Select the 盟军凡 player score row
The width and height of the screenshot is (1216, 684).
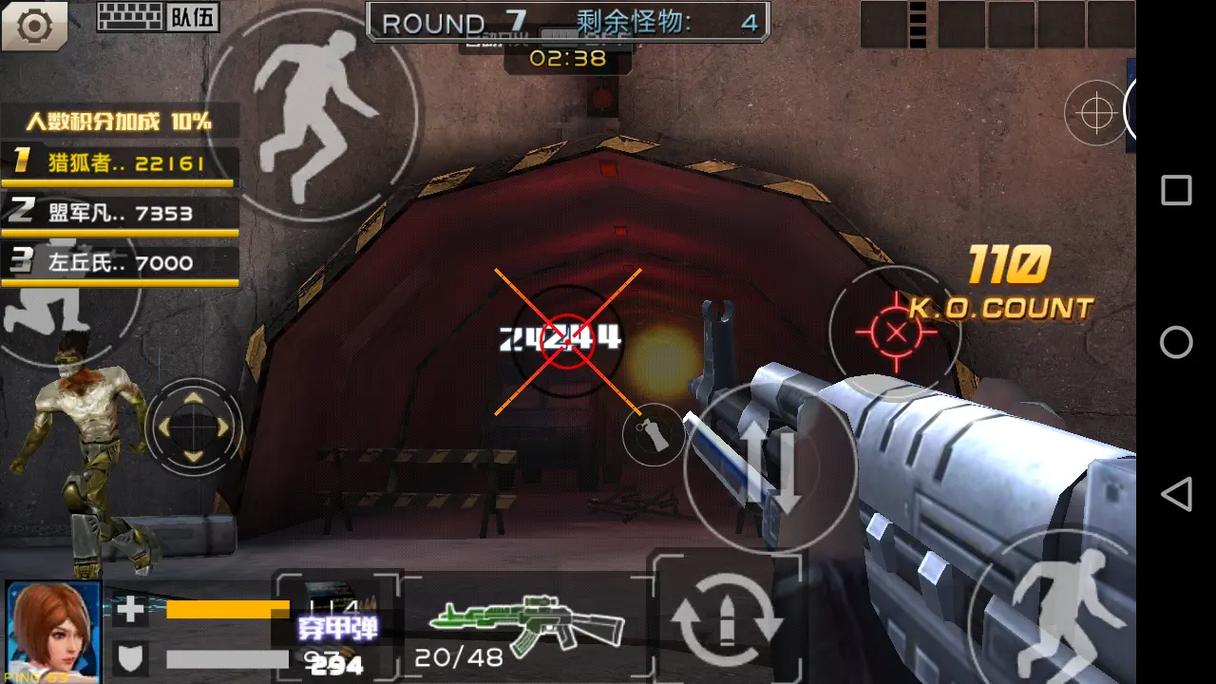120,213
